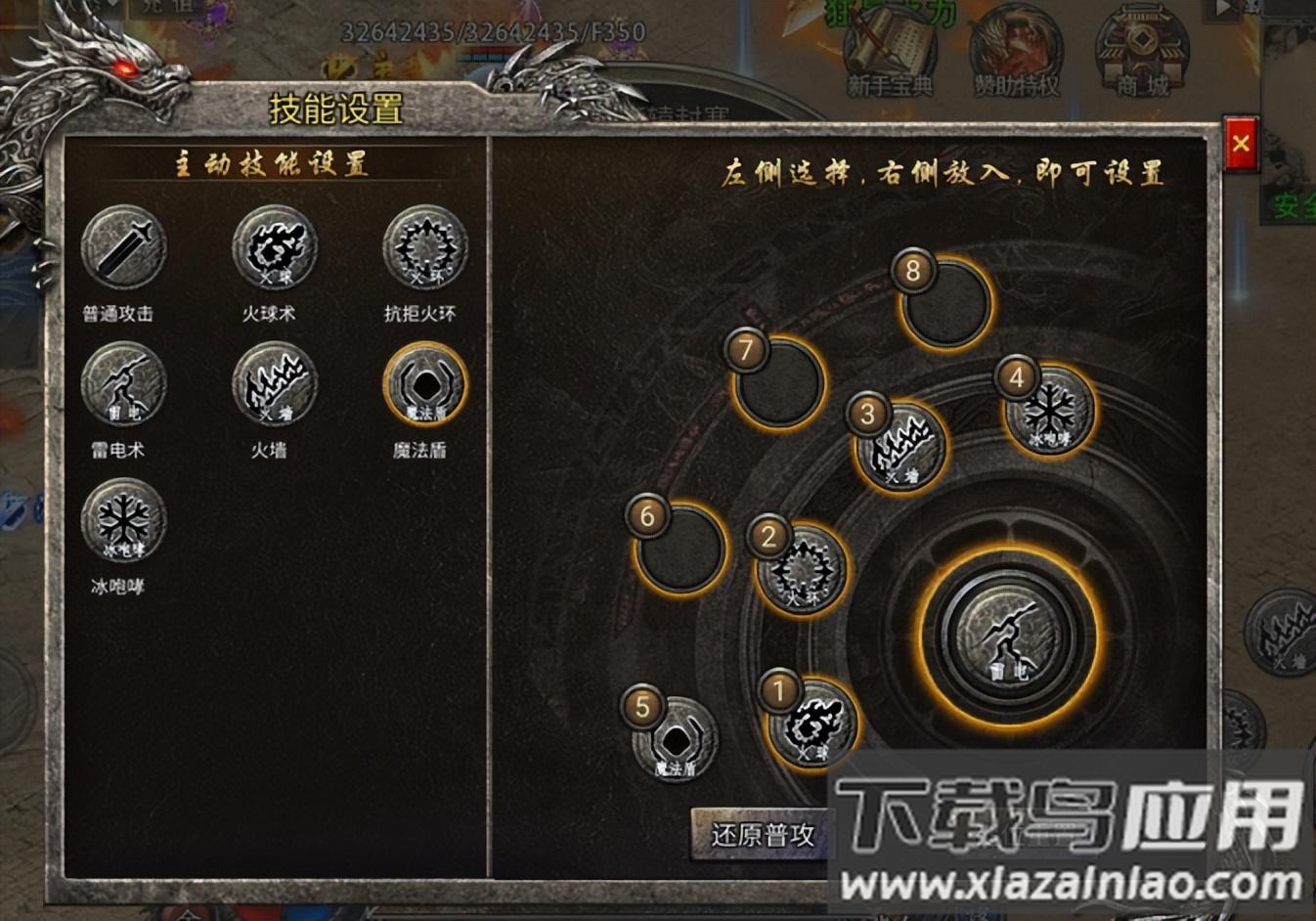1316x921 pixels.
Task: Click skill slot 4 containing 冰咆哮
Action: click(1049, 411)
